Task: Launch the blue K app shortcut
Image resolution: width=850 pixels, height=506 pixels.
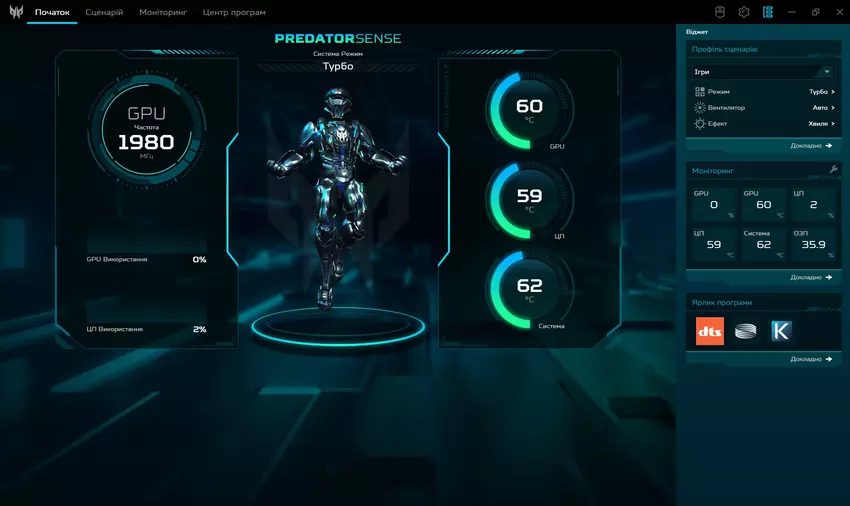Action: [x=781, y=331]
